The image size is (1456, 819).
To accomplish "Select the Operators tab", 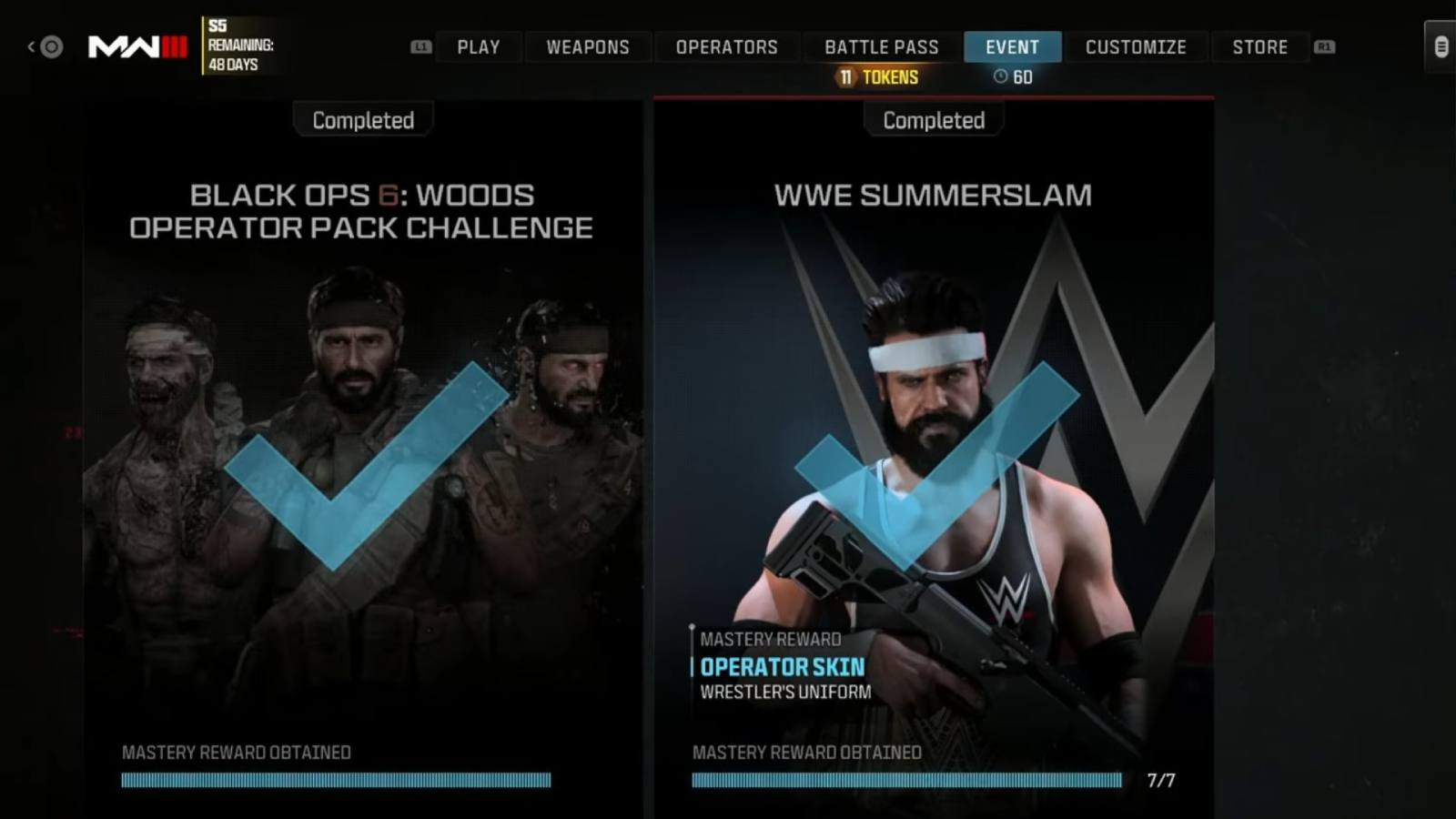I will (x=728, y=46).
